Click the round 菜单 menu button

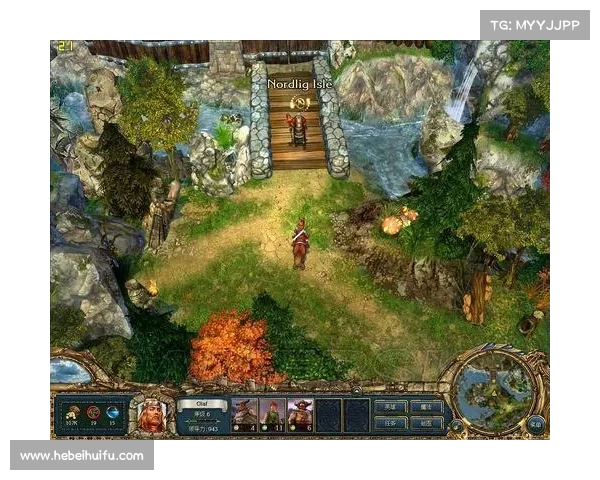[x=537, y=423]
